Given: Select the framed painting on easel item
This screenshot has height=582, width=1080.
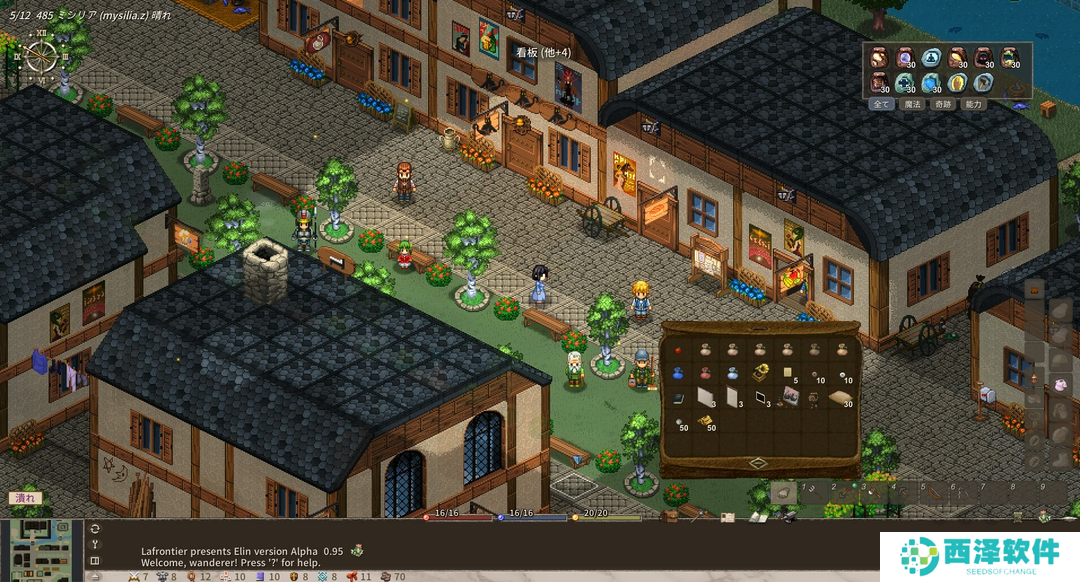Looking at the screenshot, I should 787,398.
